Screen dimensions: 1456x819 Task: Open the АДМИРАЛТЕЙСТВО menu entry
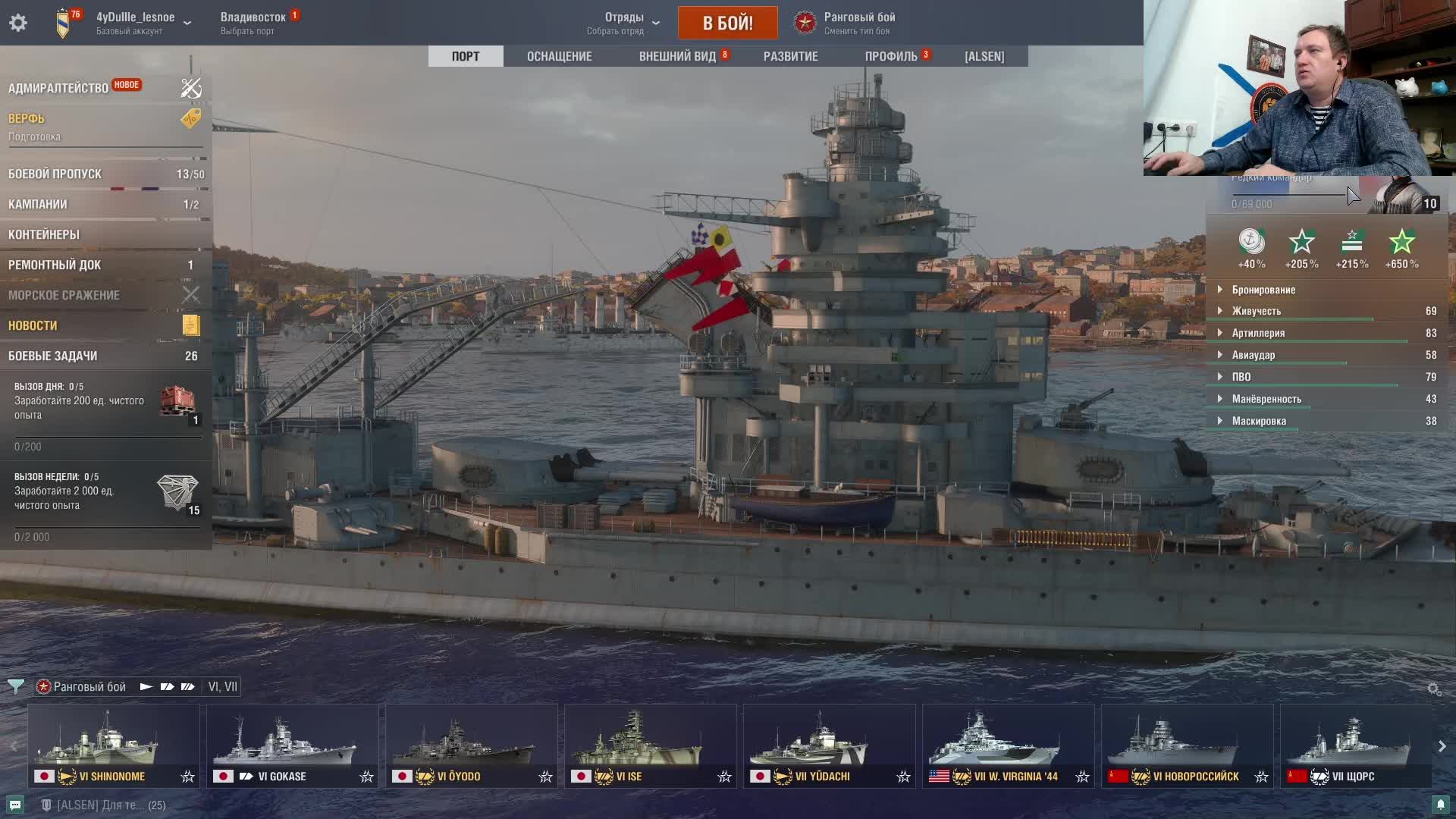(58, 88)
